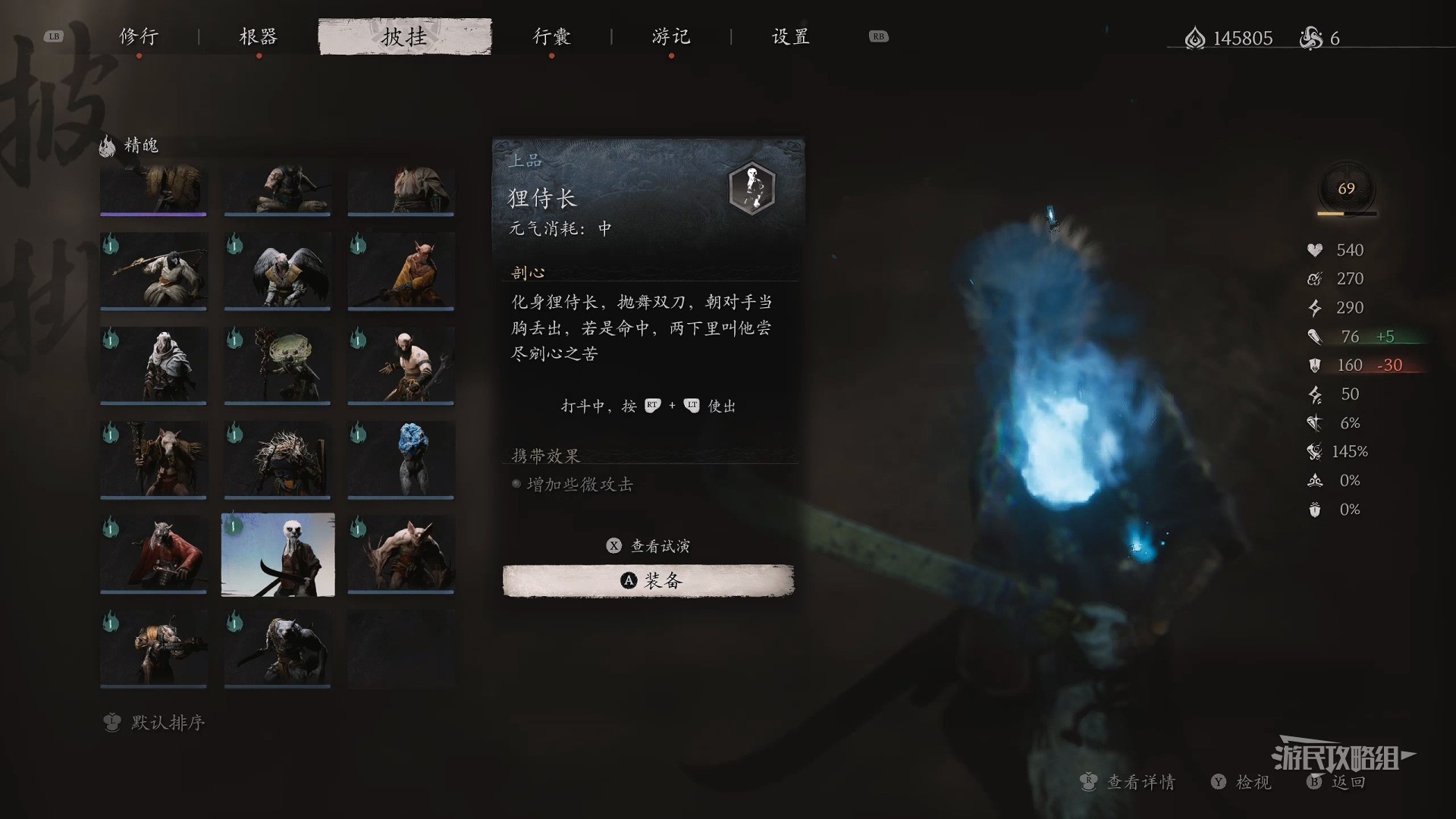Select the 披挂 tab

click(405, 36)
